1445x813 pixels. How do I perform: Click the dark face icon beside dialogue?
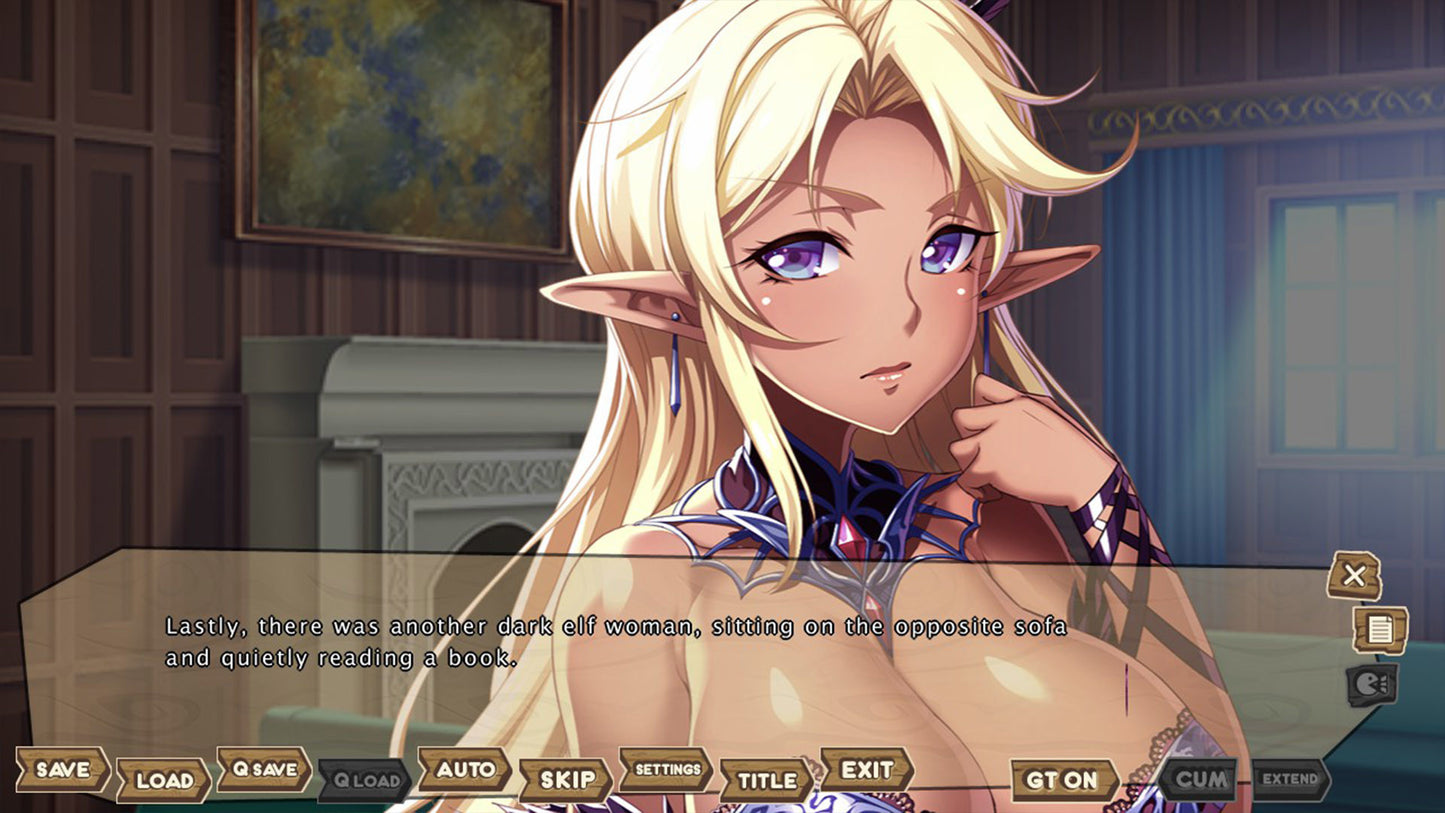[1371, 685]
